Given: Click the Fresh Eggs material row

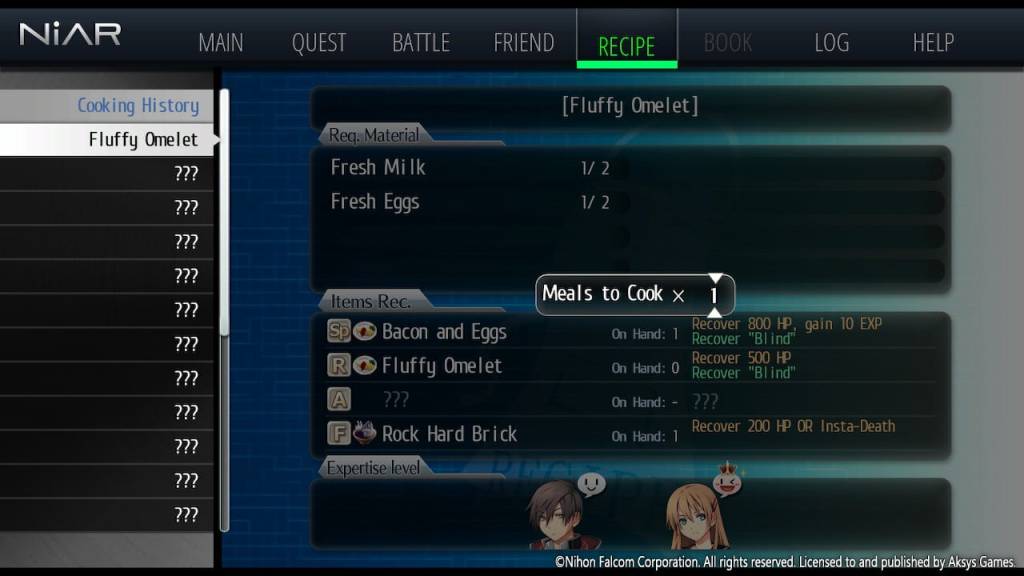Looking at the screenshot, I should tap(375, 202).
